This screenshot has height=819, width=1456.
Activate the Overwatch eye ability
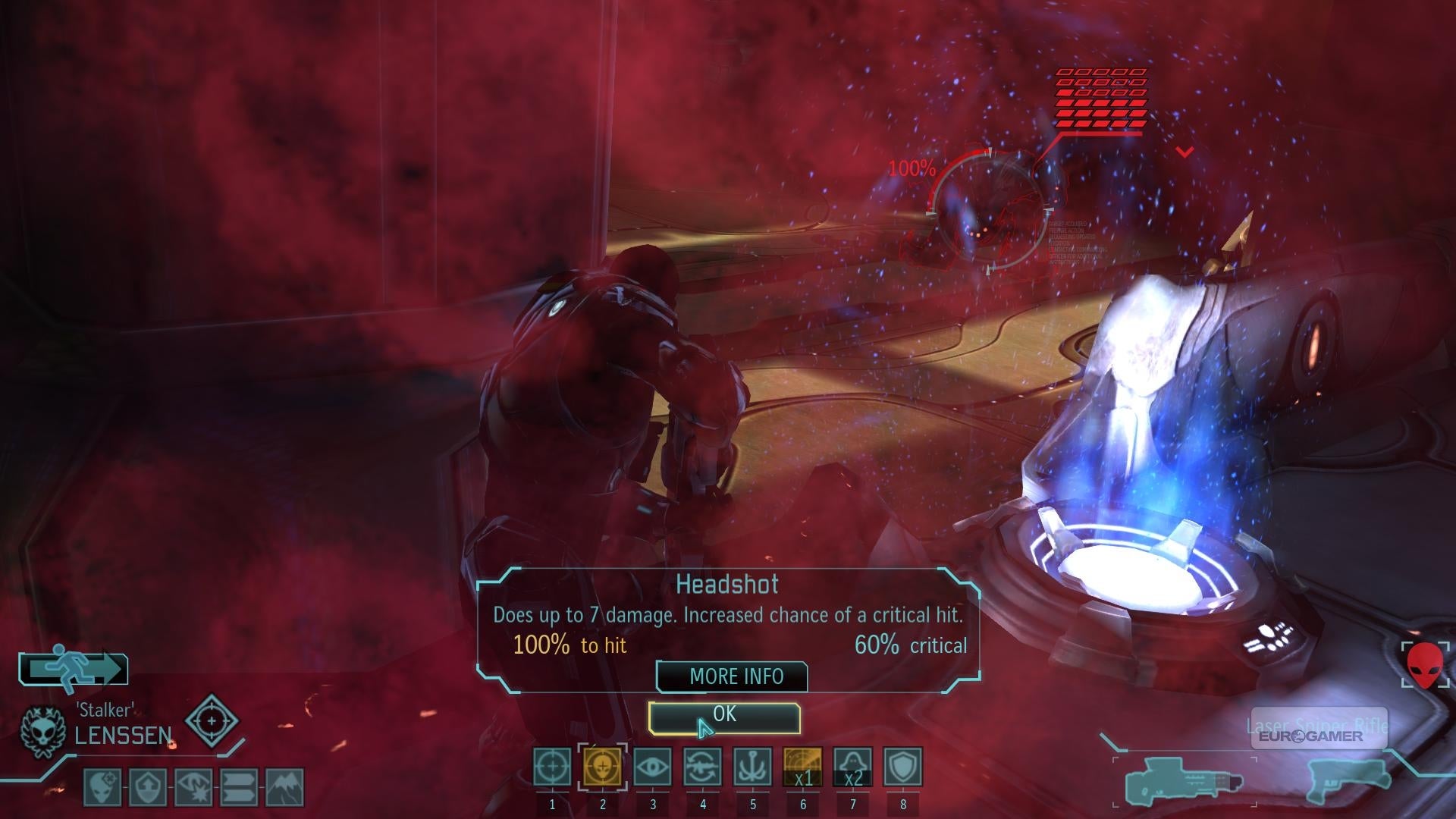point(653,767)
